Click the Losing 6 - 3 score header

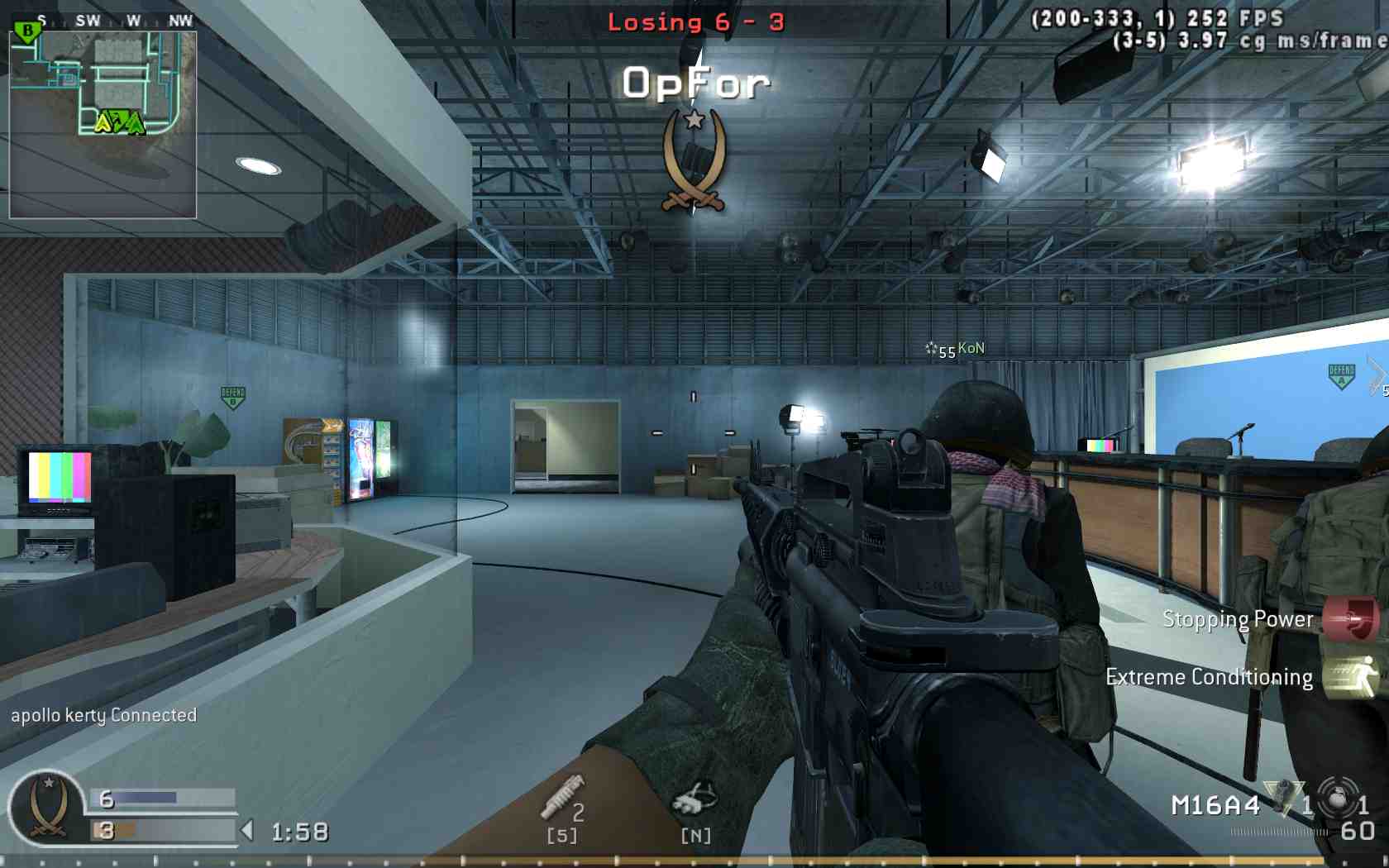coord(696,21)
